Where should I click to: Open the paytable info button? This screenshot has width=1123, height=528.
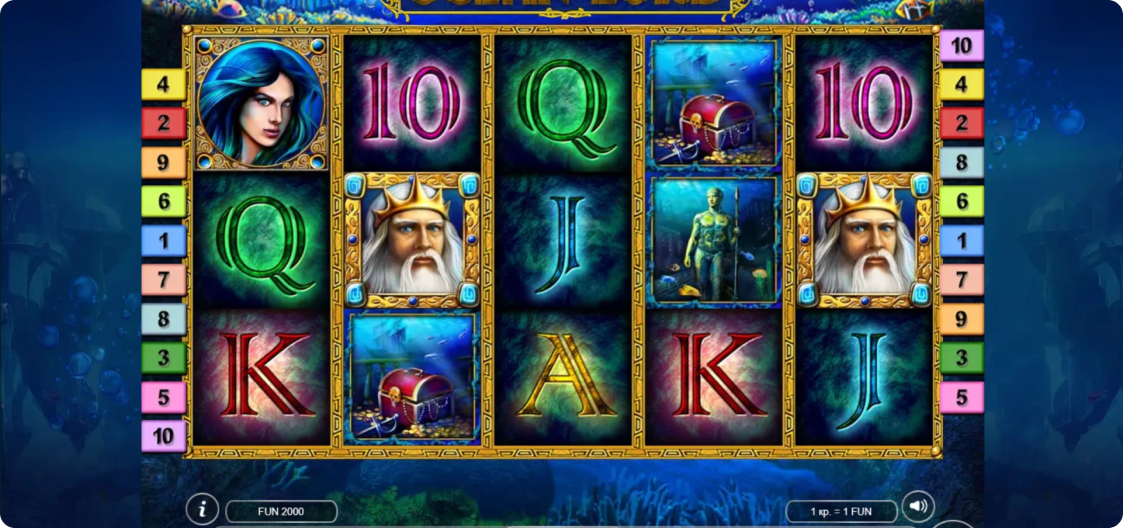[x=202, y=509]
